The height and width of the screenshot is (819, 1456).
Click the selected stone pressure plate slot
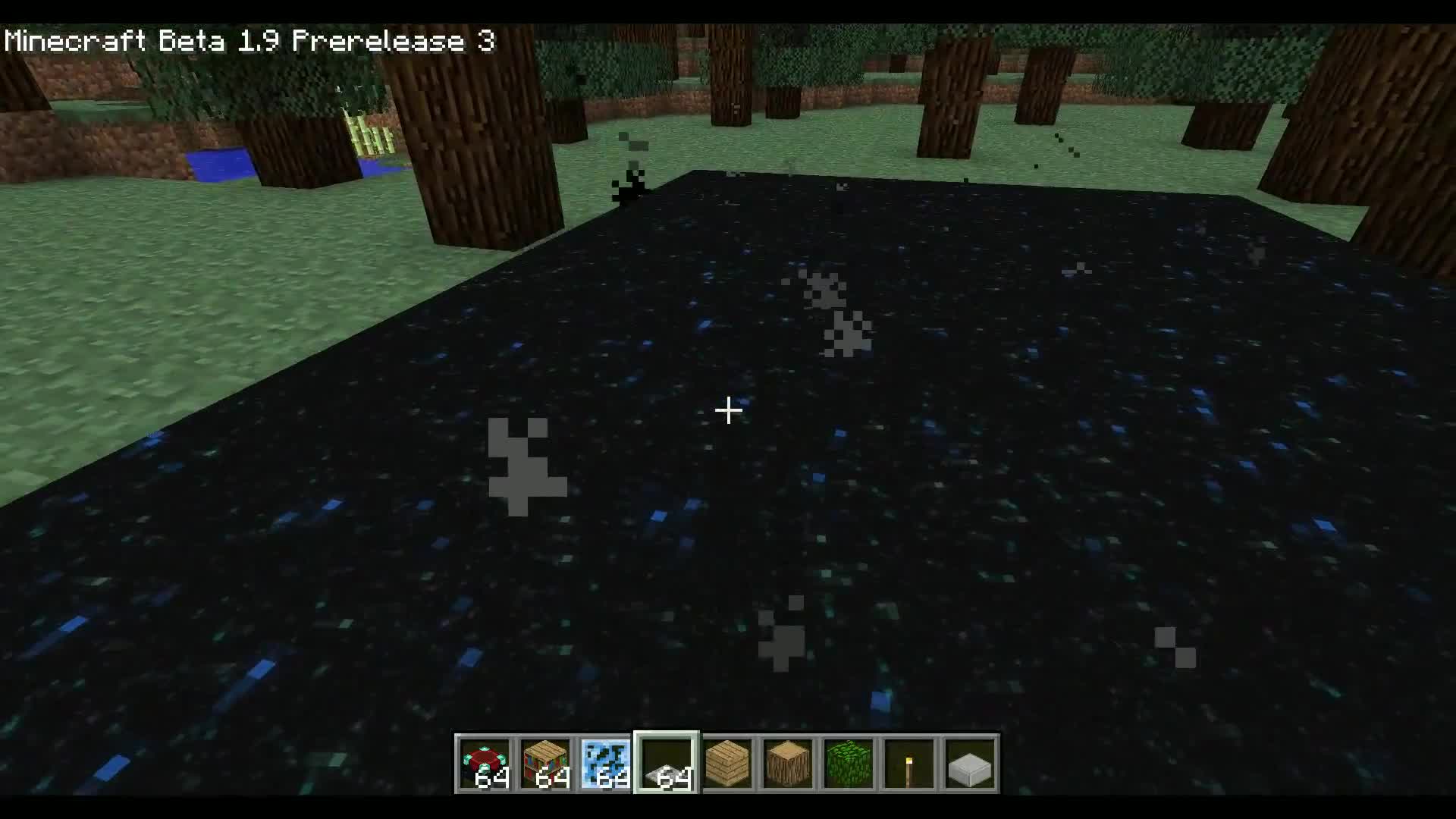tap(666, 764)
